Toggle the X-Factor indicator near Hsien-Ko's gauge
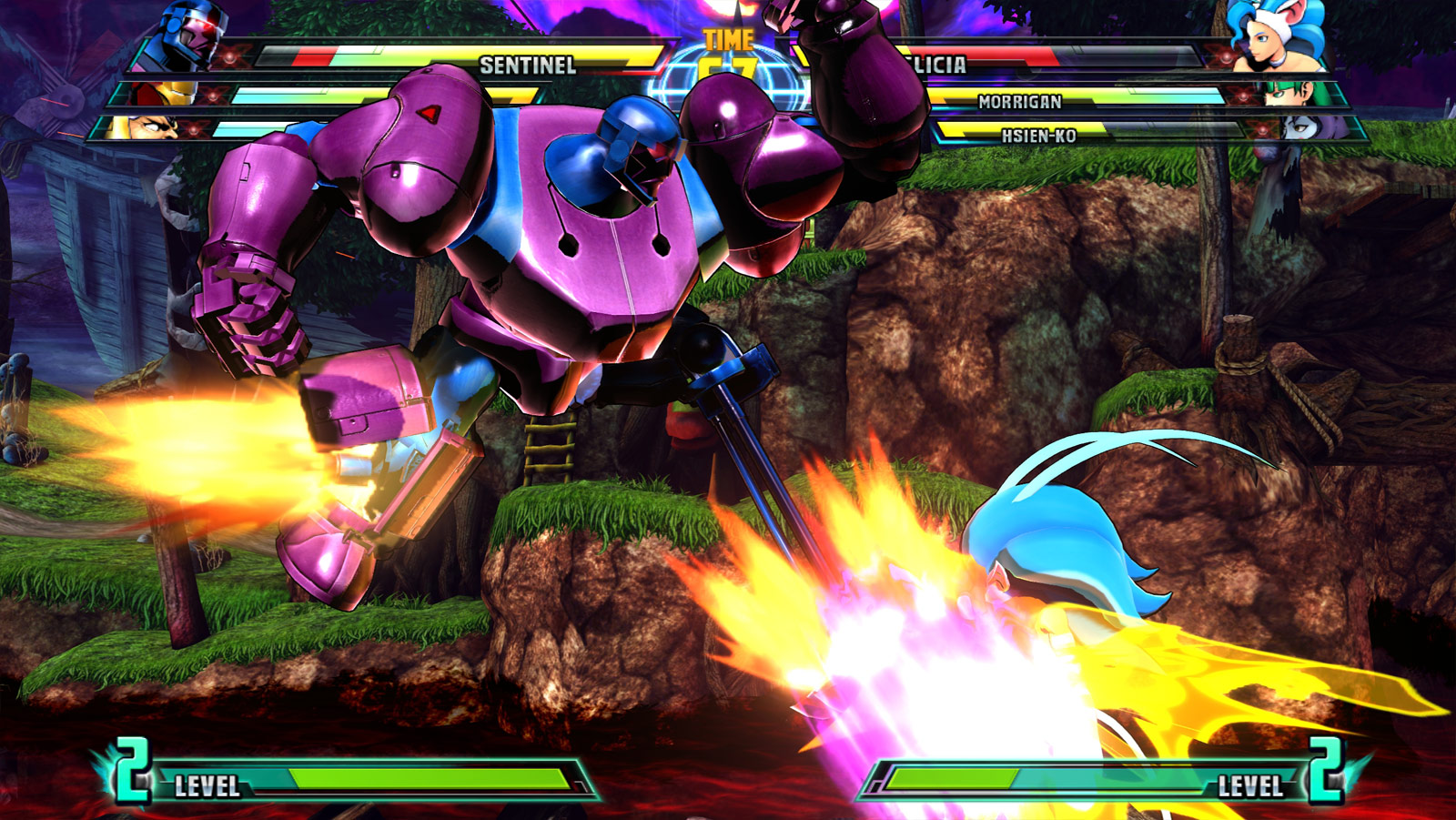The width and height of the screenshot is (1456, 820). click(x=1263, y=129)
